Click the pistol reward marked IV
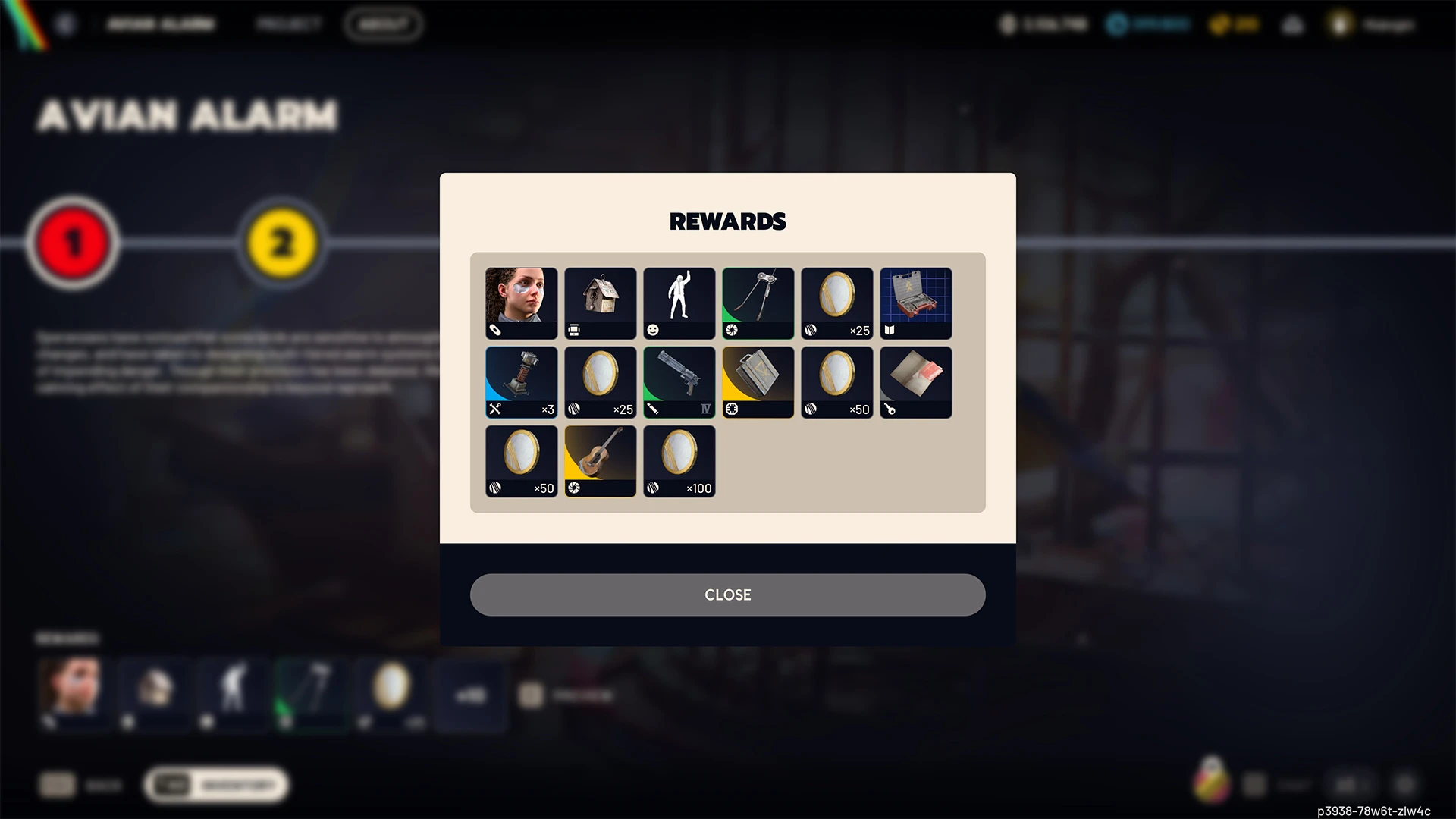 (x=679, y=381)
